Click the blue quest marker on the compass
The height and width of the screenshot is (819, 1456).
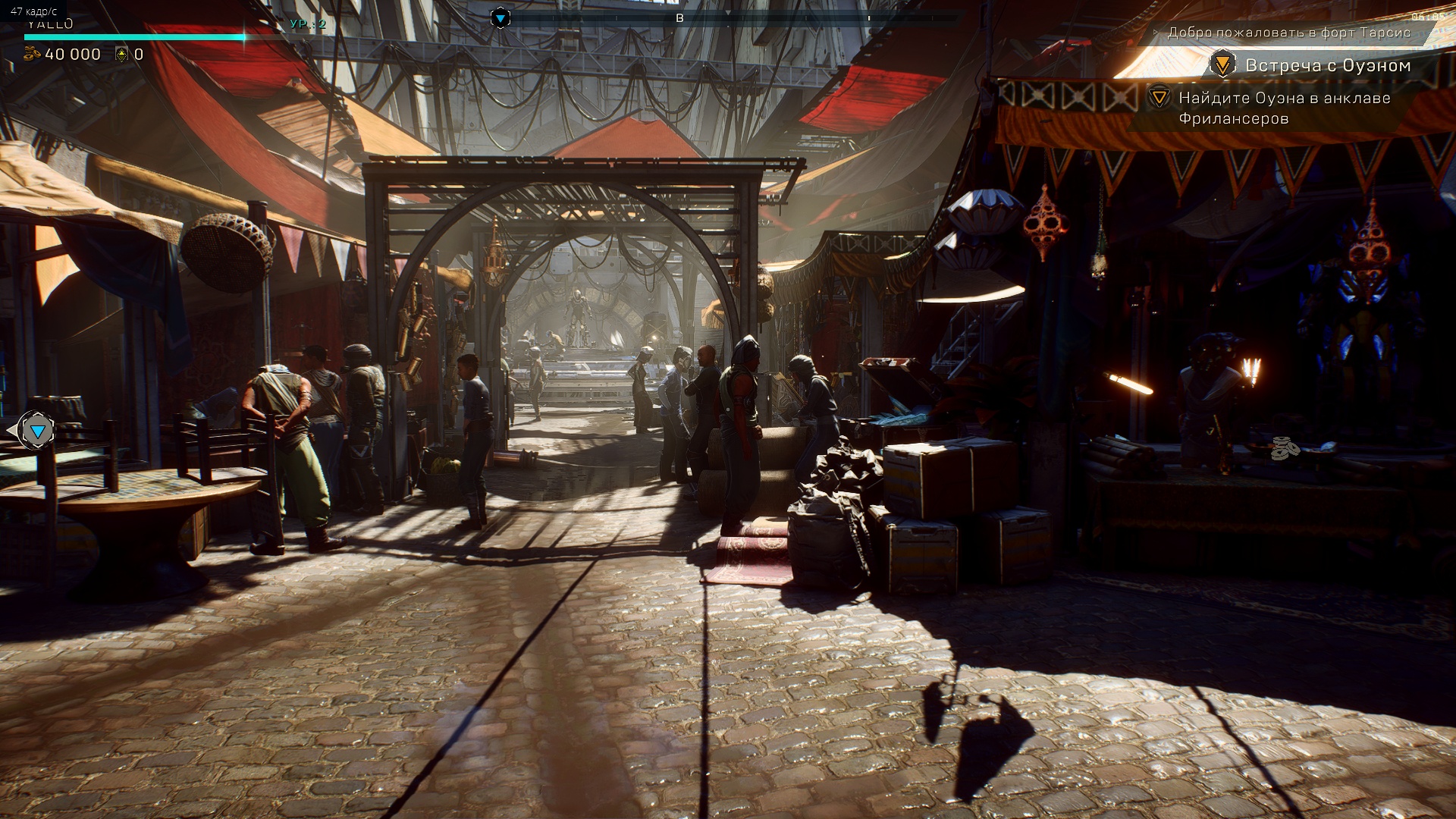click(500, 18)
